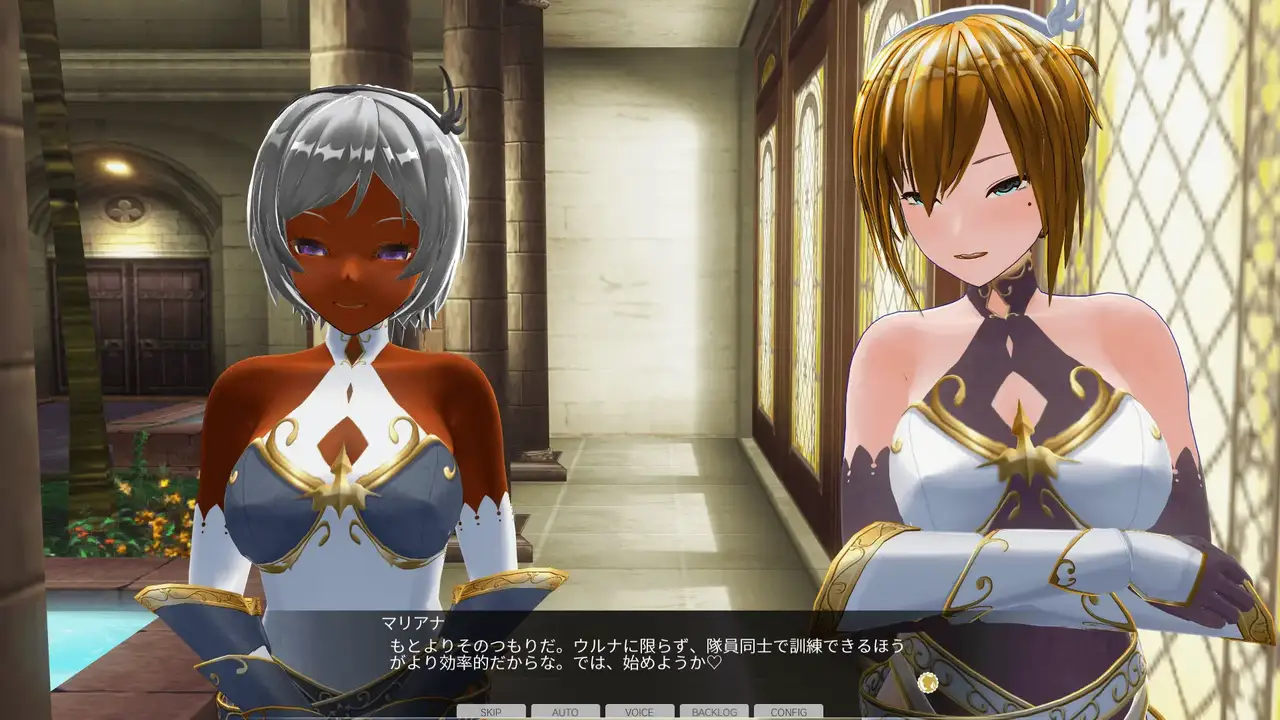Viewport: 1280px width, 720px height.
Task: Replay the line with VOICE button
Action: [639, 712]
